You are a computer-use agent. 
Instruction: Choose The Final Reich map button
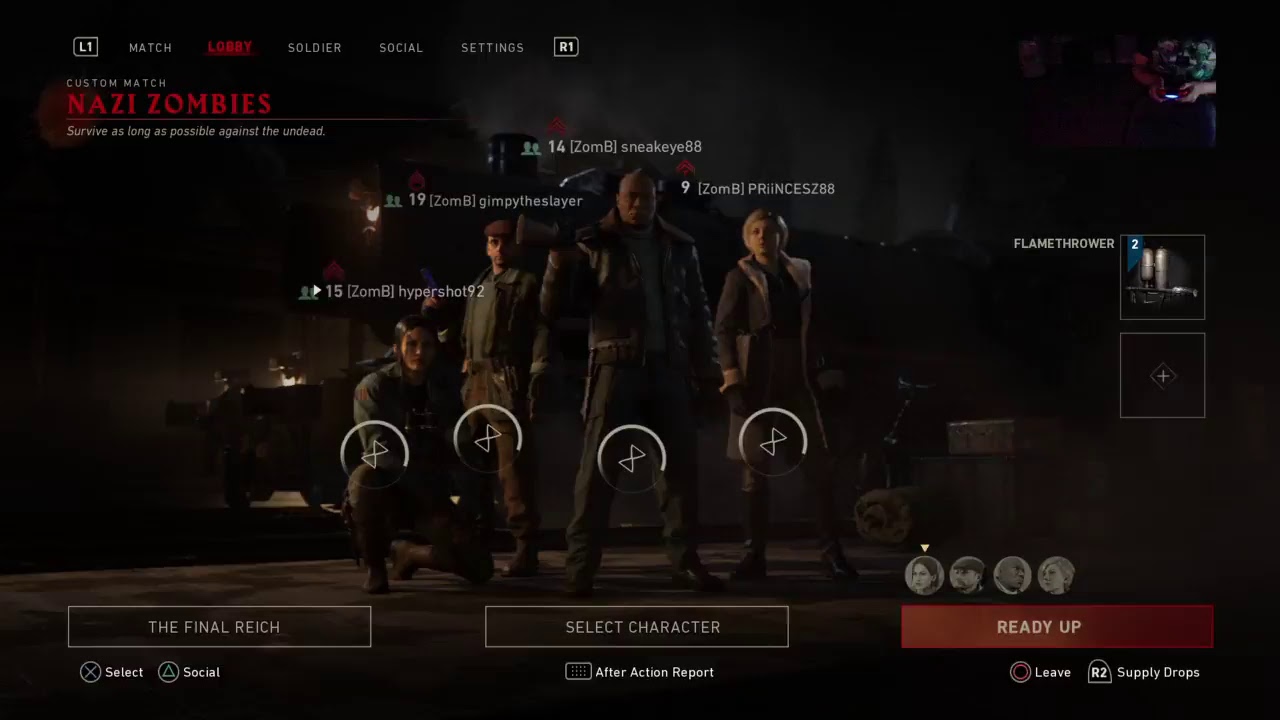pyautogui.click(x=219, y=627)
